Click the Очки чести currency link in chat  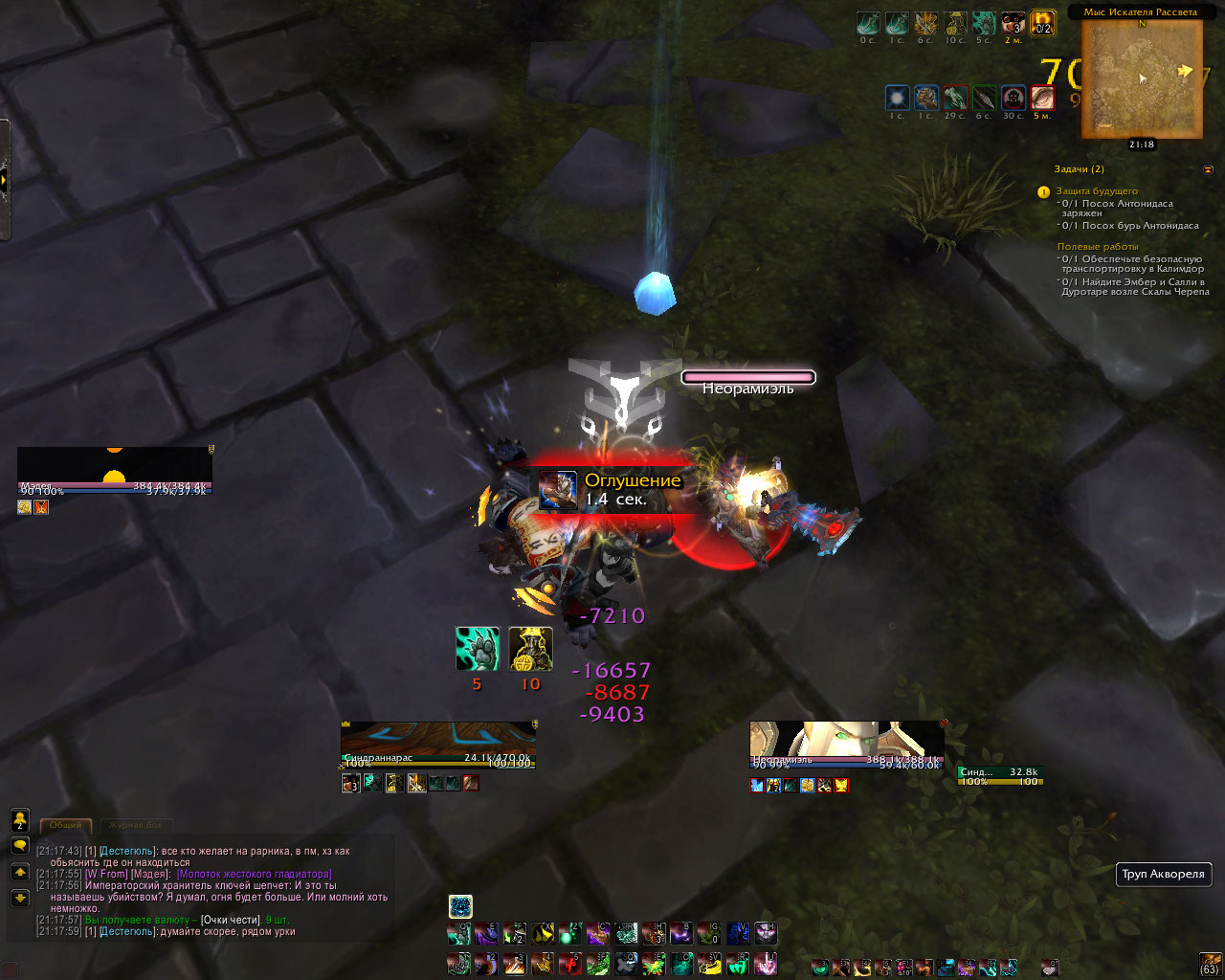click(231, 921)
